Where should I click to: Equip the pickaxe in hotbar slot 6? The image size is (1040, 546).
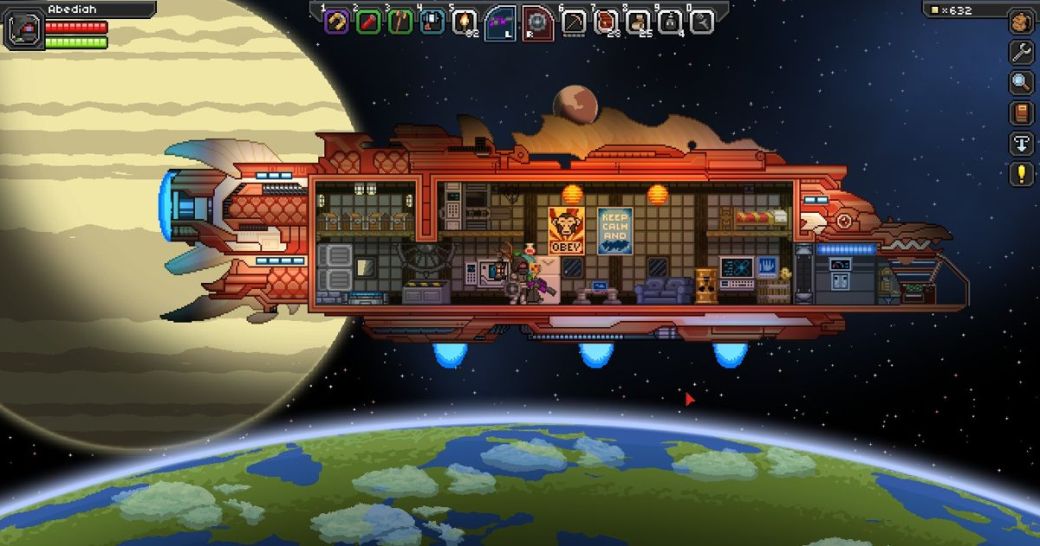[574, 21]
